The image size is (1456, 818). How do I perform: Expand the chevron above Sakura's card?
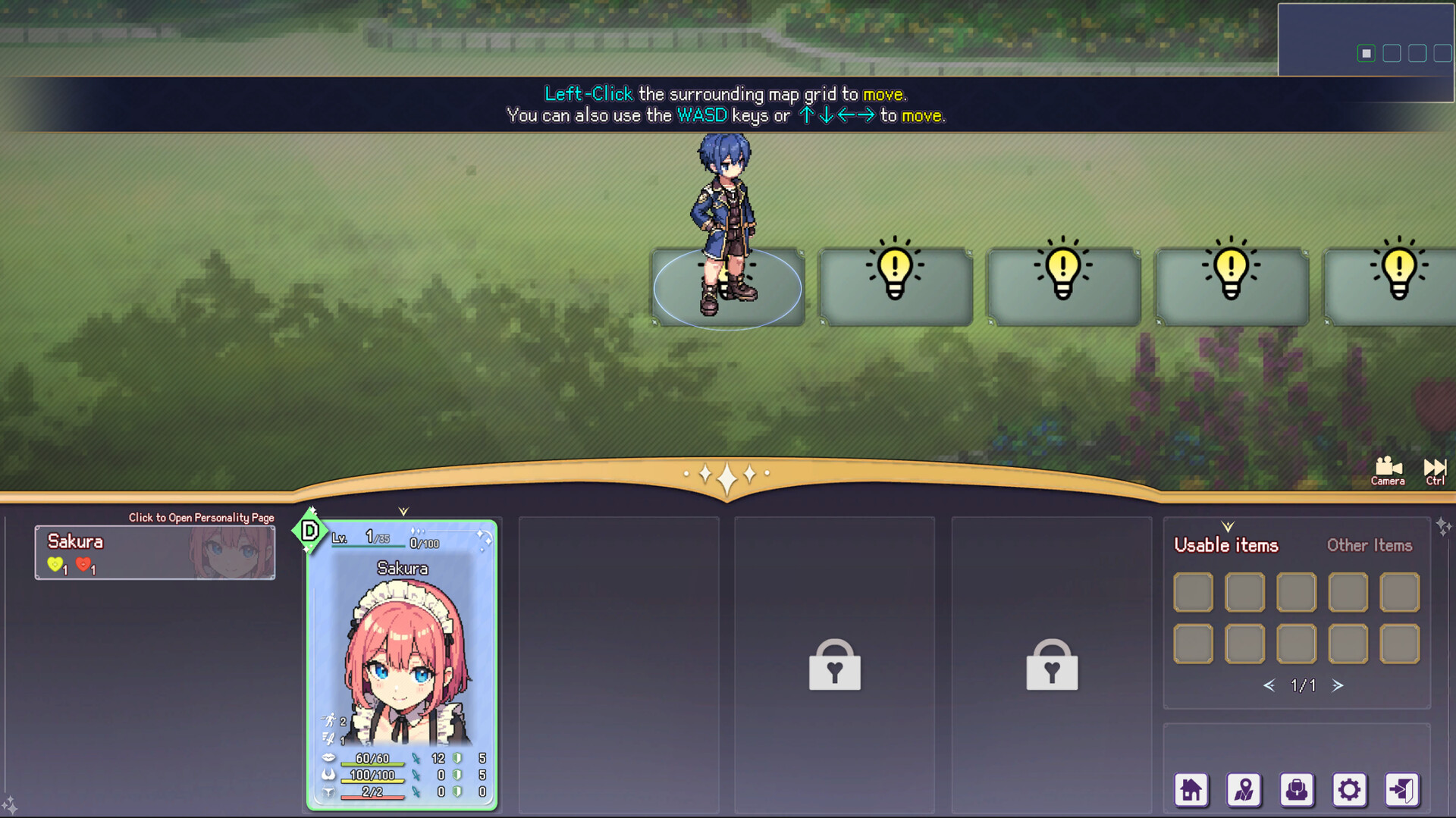tap(404, 512)
